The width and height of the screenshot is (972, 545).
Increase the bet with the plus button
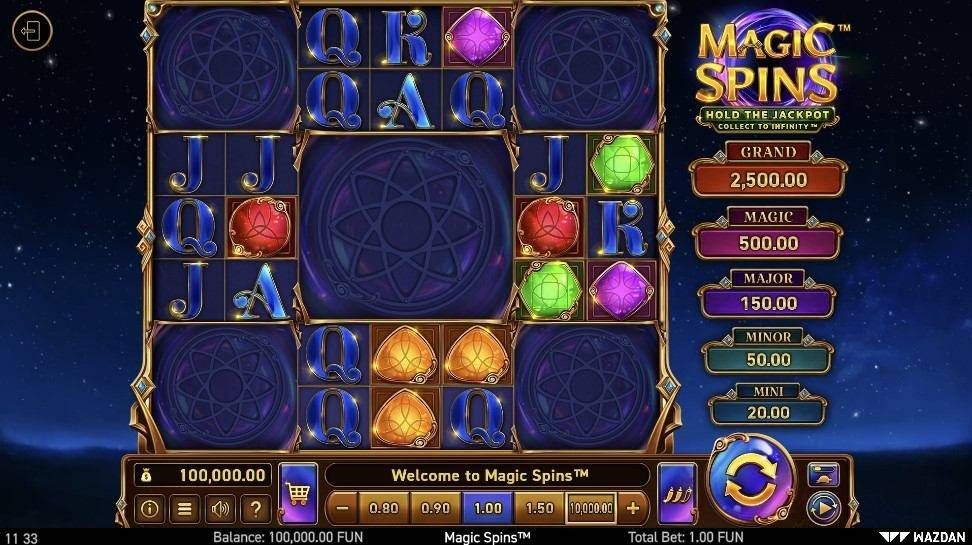(x=632, y=508)
